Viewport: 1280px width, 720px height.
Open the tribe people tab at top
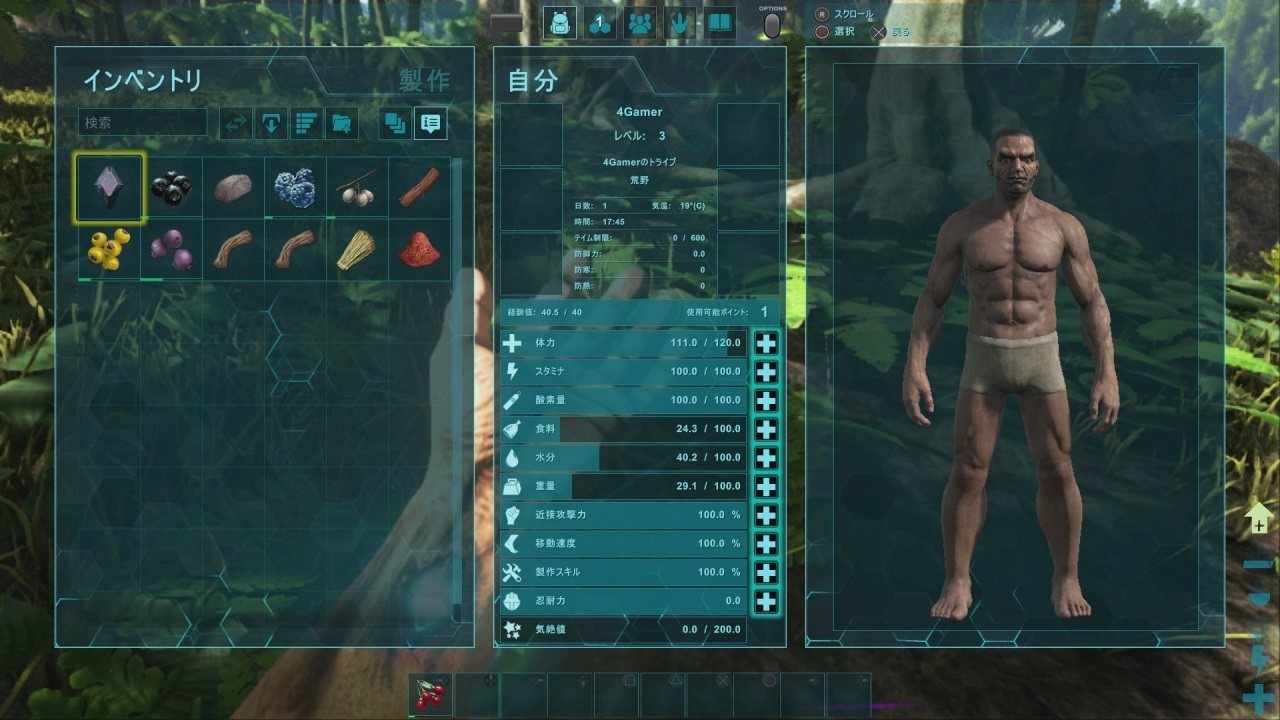640,22
